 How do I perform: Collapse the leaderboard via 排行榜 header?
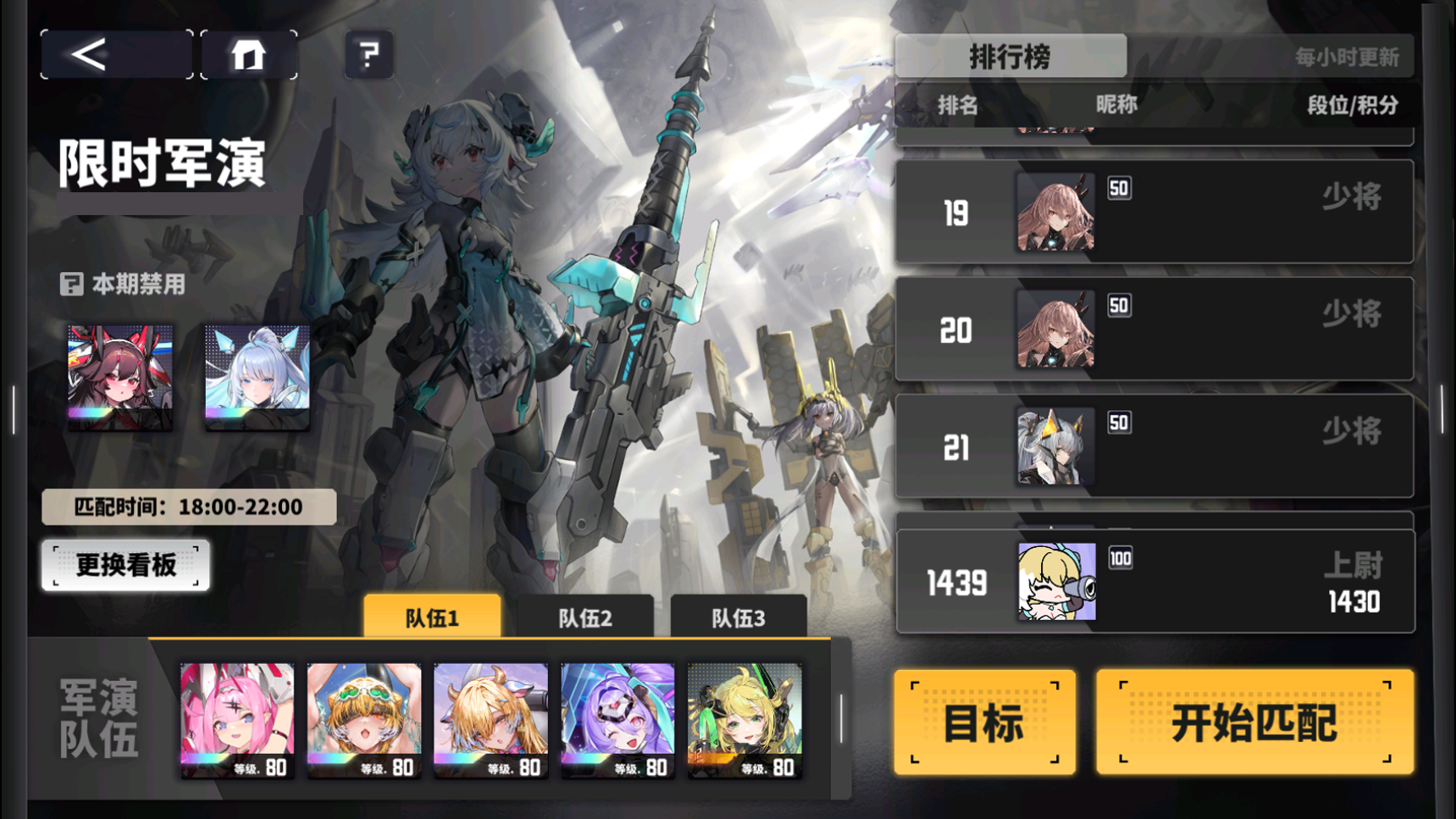pyautogui.click(x=1010, y=56)
